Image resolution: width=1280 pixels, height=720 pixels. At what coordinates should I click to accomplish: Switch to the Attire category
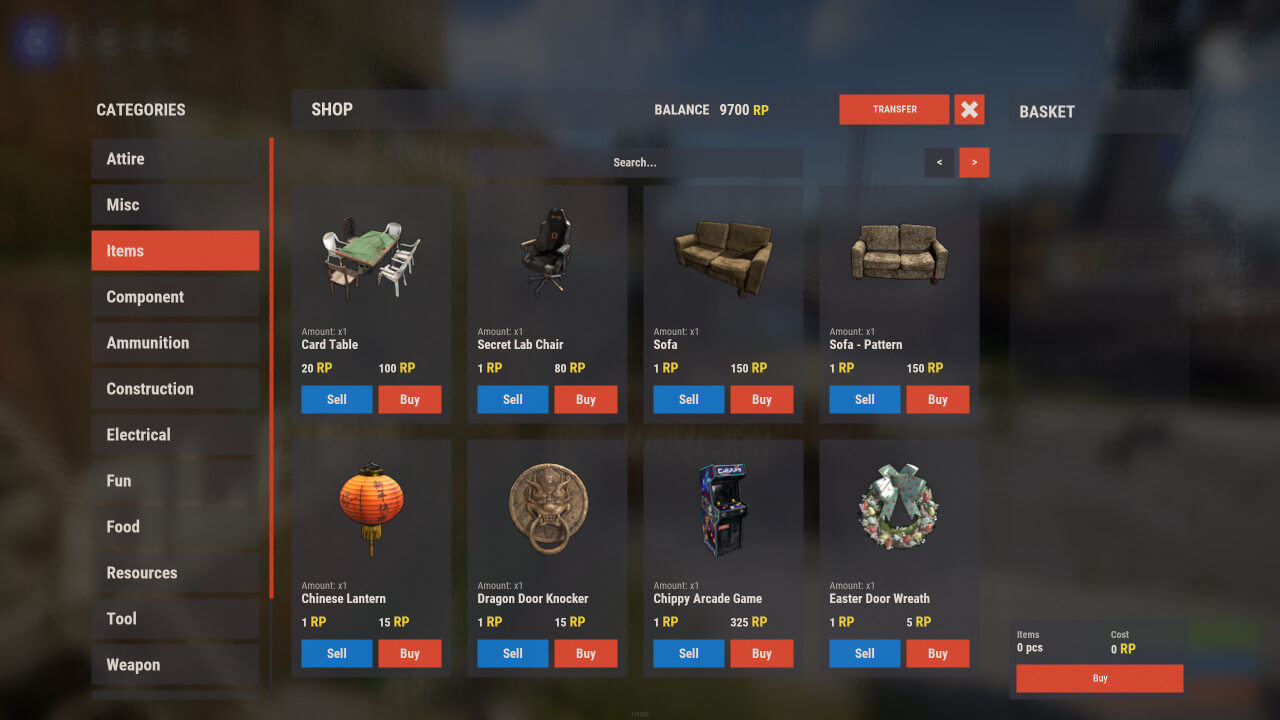(x=176, y=158)
